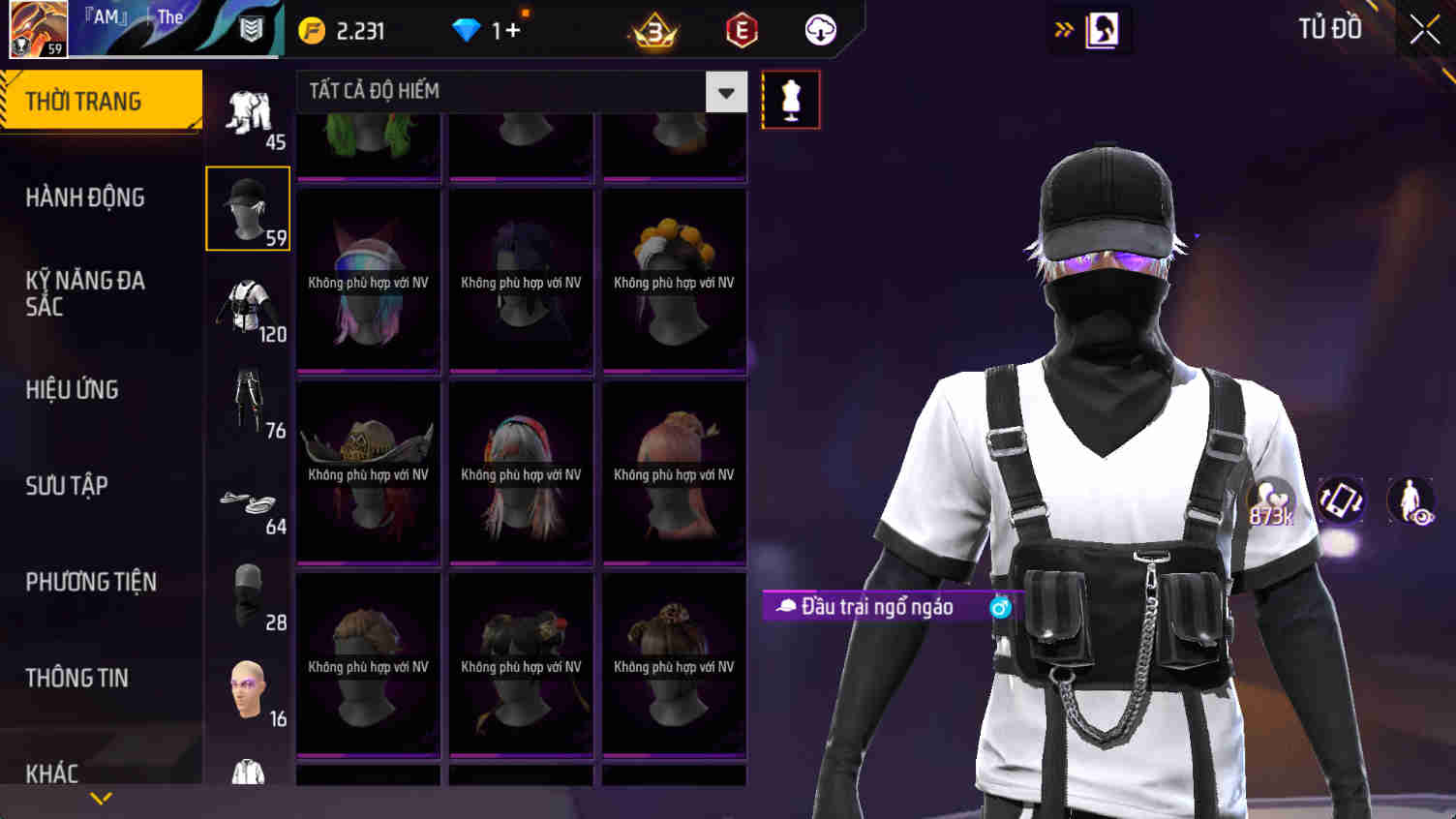Toggle the mannequin display mode button

792,98
